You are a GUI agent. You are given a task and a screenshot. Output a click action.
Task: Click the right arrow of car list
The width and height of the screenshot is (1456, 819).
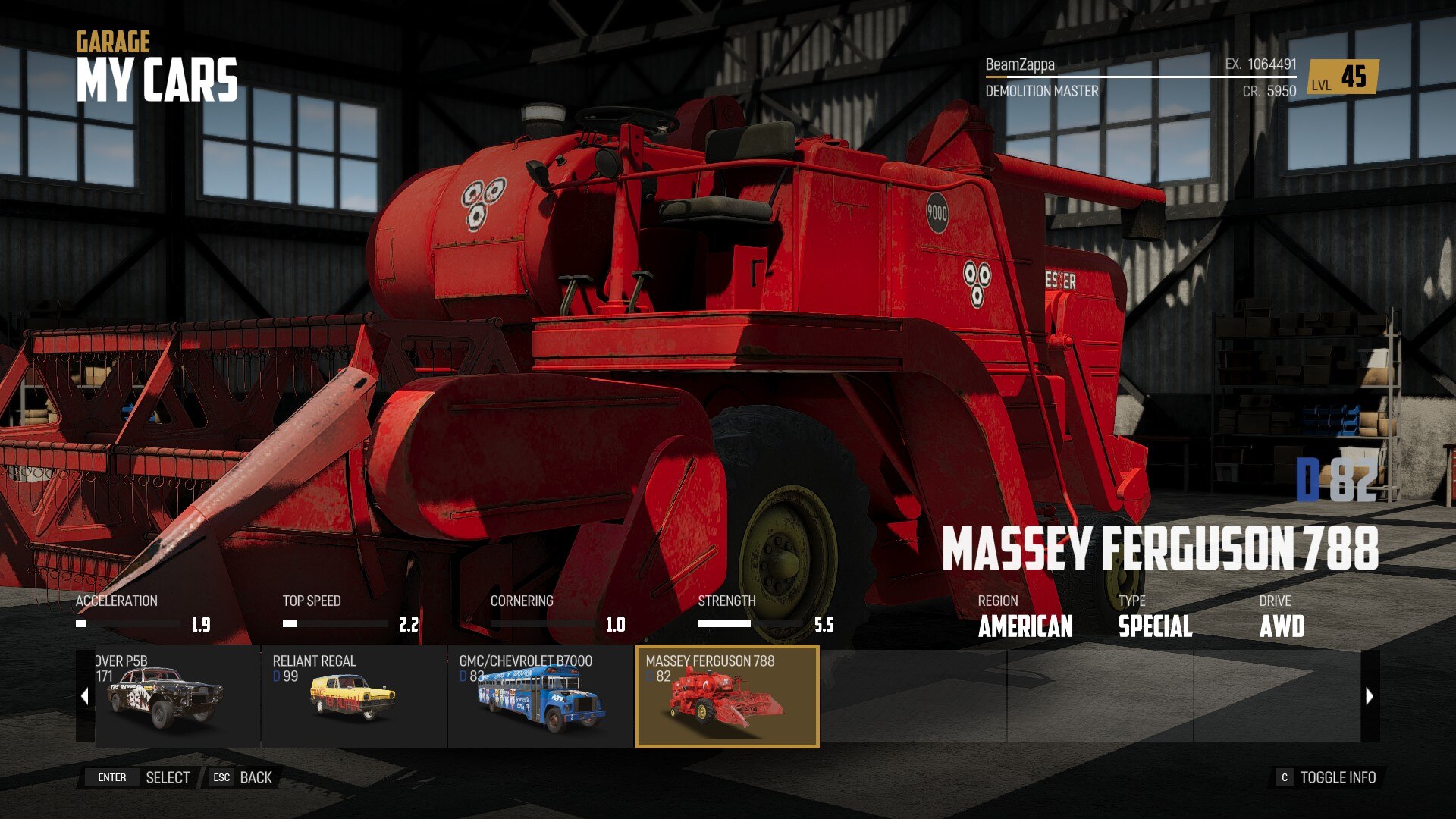[1370, 696]
